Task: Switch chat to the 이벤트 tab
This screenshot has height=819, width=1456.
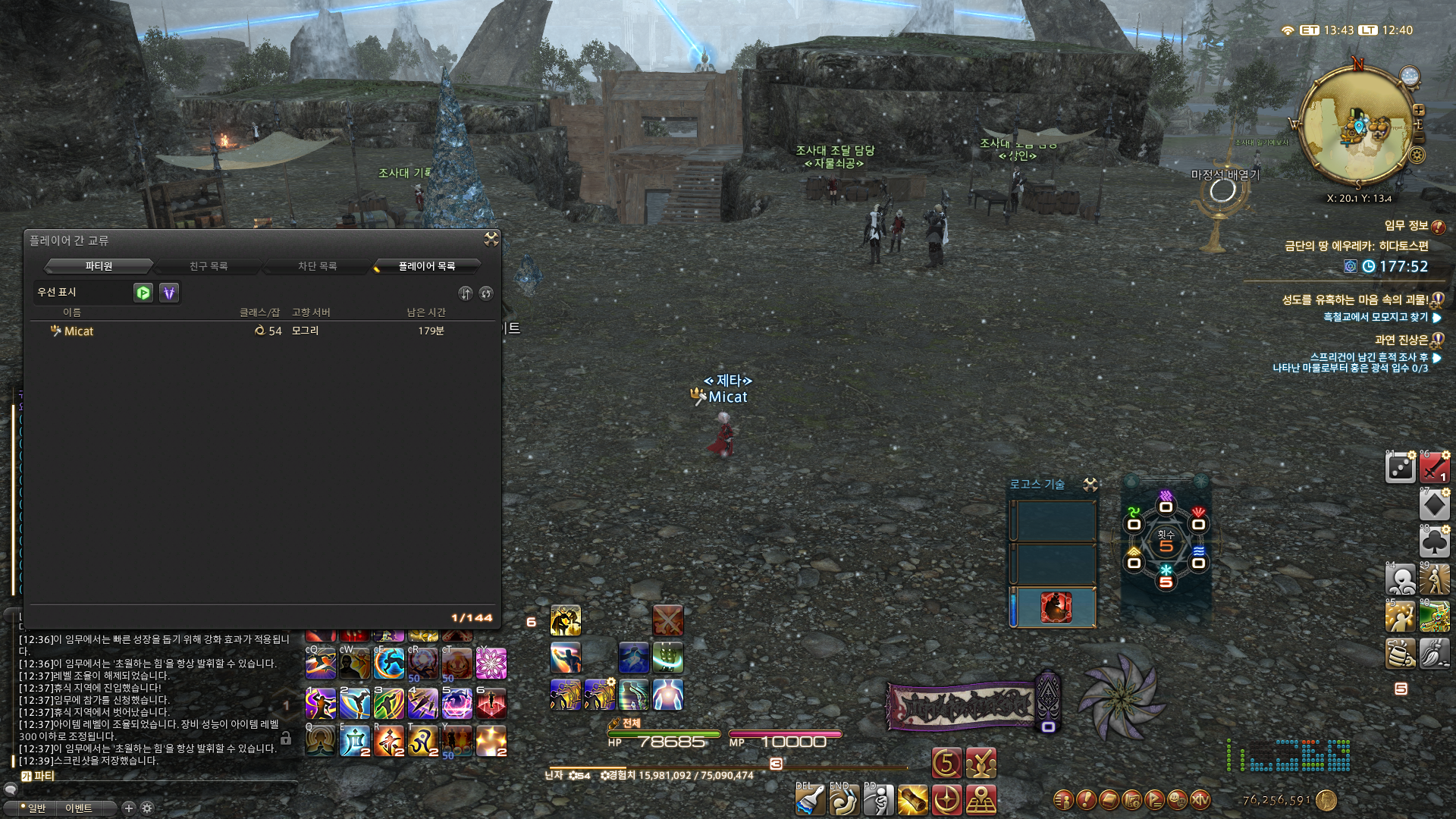Action: pyautogui.click(x=79, y=808)
